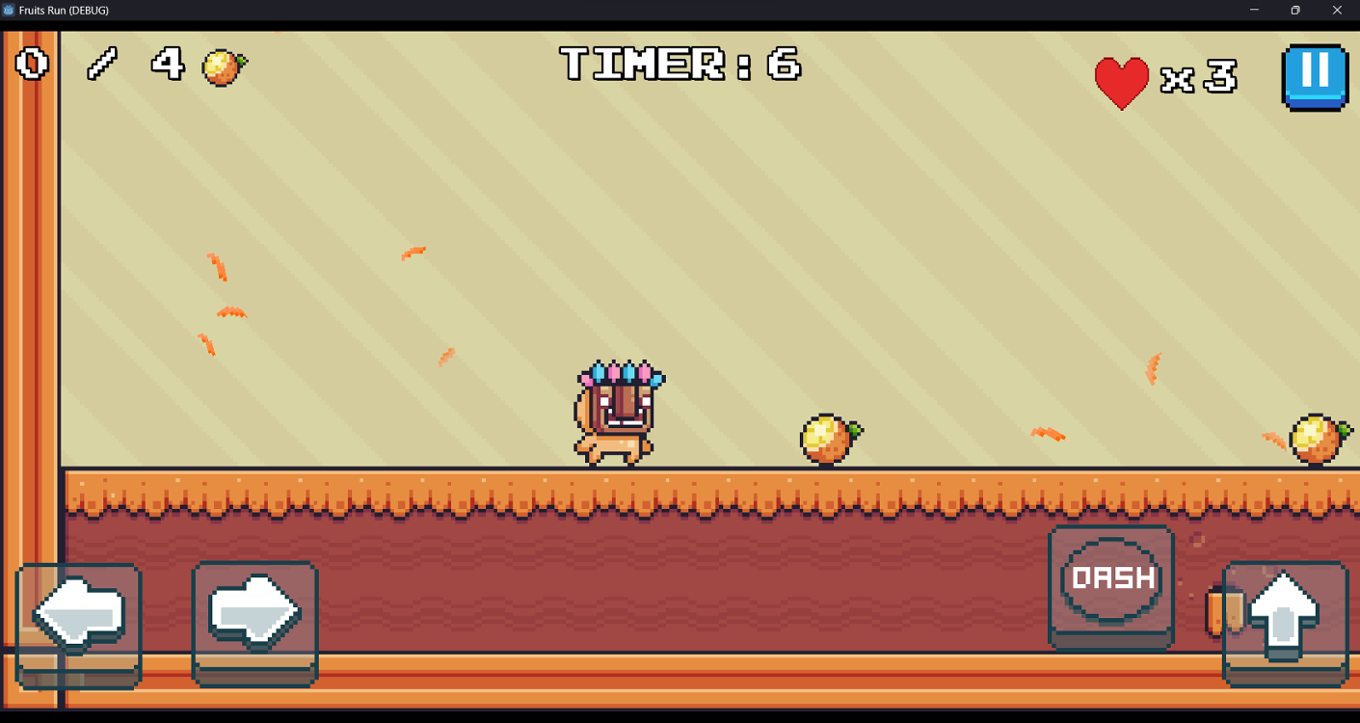The height and width of the screenshot is (723, 1360).
Task: Click the slash separator in the fruit counter
Action: point(103,64)
